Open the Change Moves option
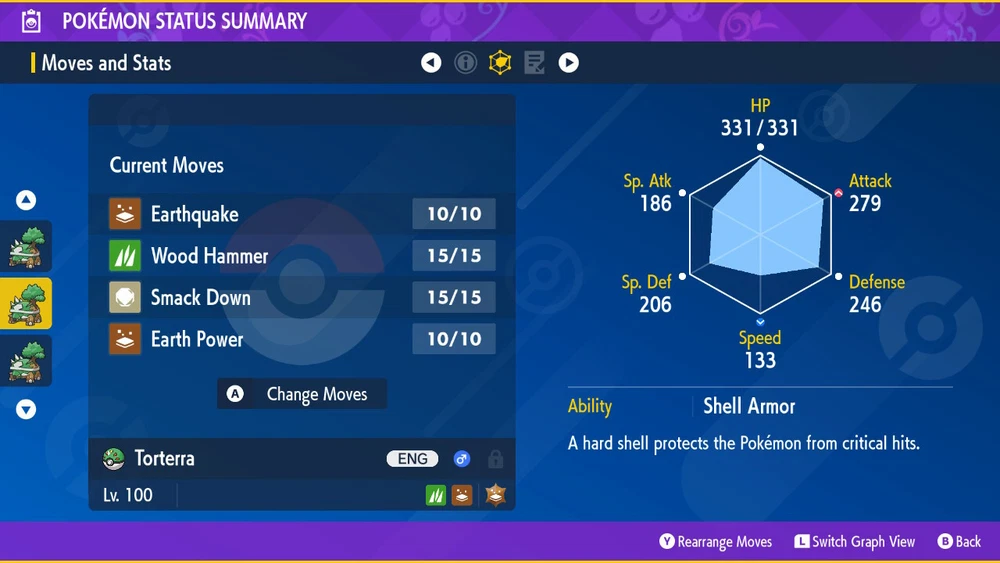The height and width of the screenshot is (563, 1000). (302, 394)
